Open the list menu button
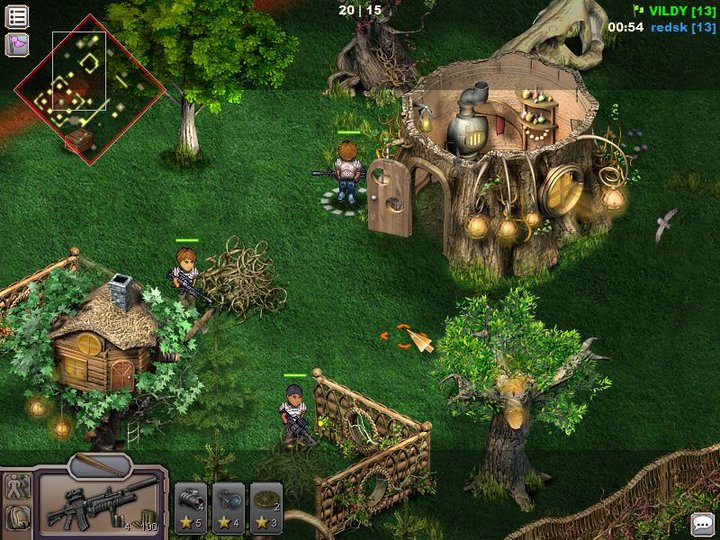This screenshot has width=720, height=540. pos(17,16)
